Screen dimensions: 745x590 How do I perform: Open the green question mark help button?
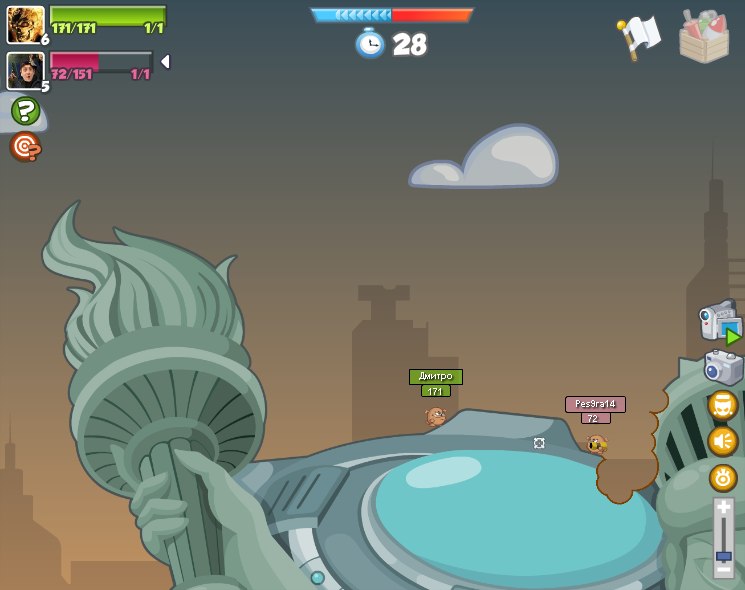click(x=25, y=110)
